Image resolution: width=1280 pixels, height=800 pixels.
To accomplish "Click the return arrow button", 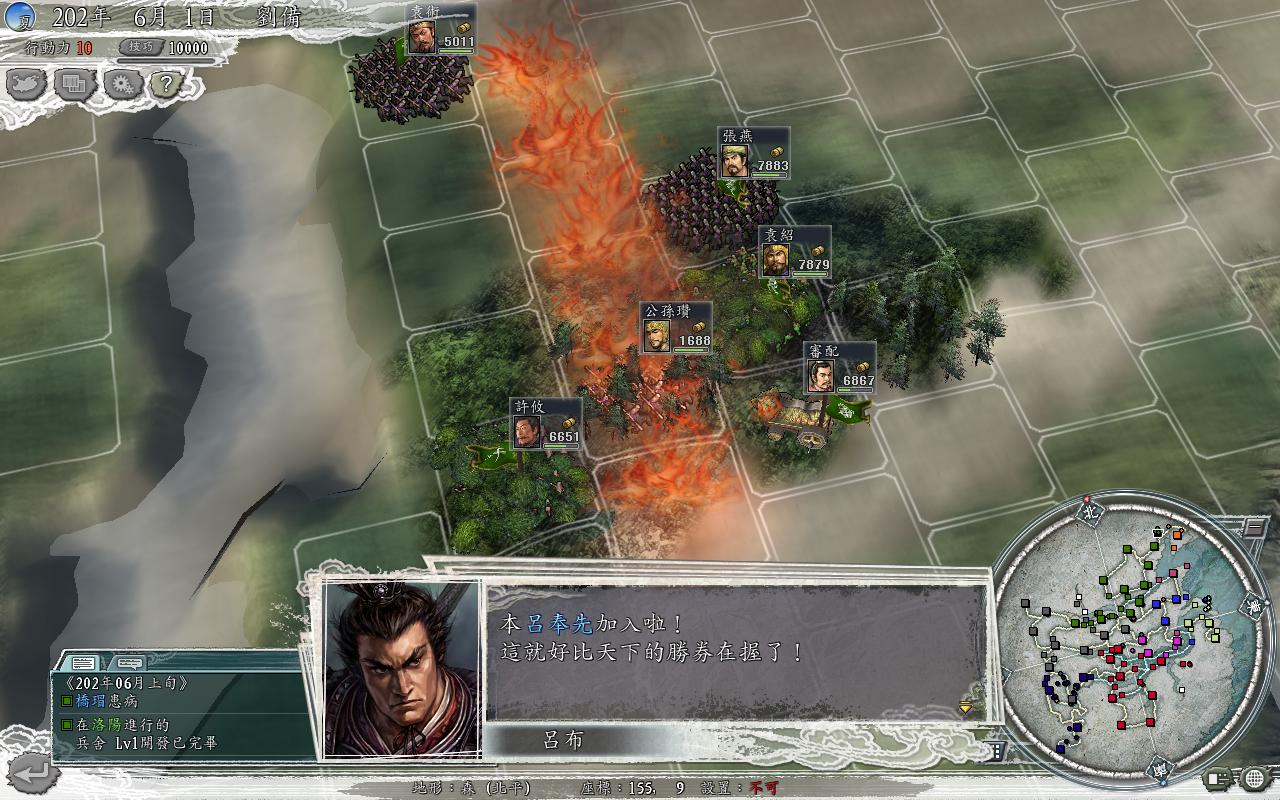I will [30, 772].
